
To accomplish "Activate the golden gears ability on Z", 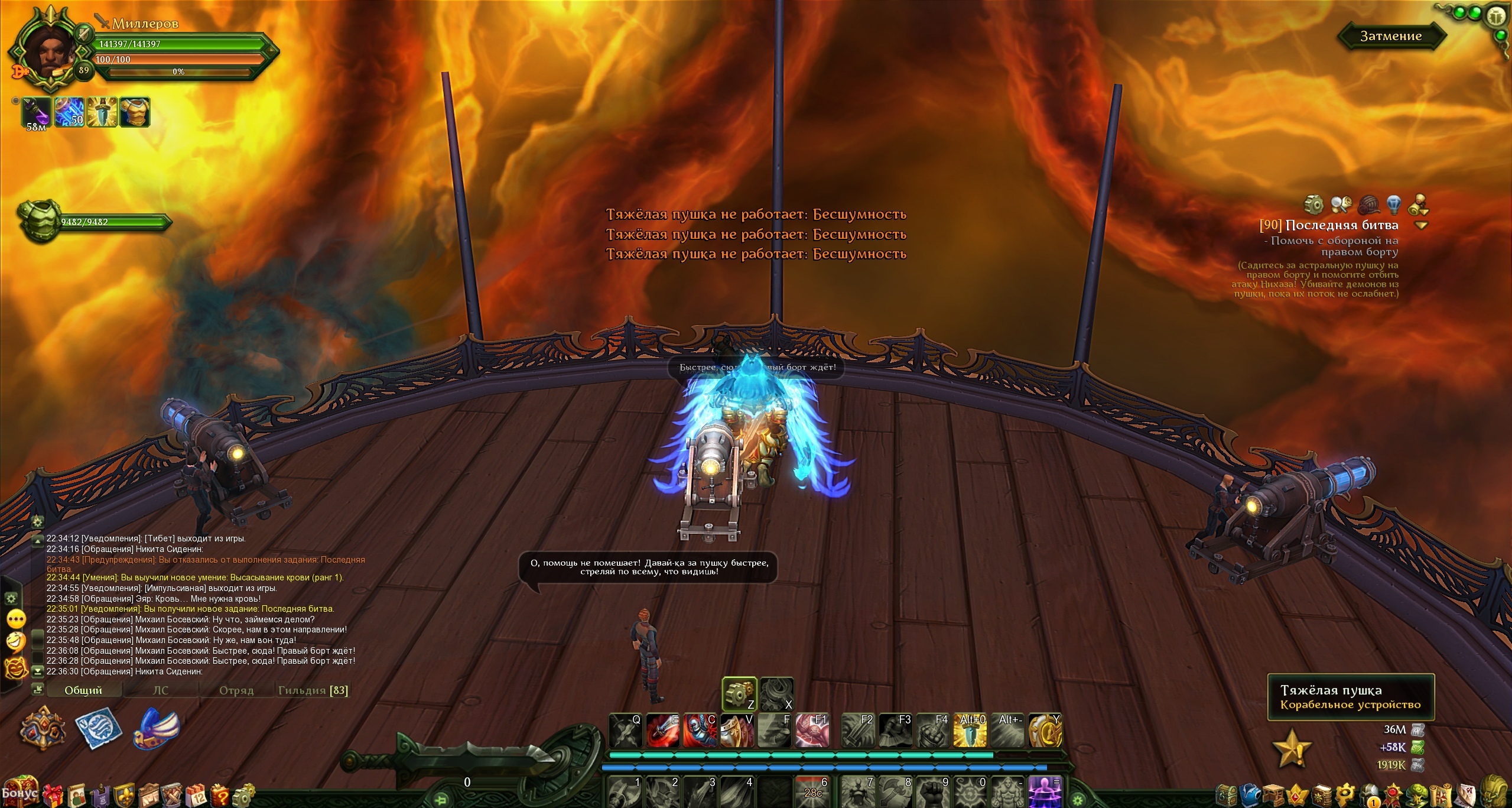I will tap(739, 694).
